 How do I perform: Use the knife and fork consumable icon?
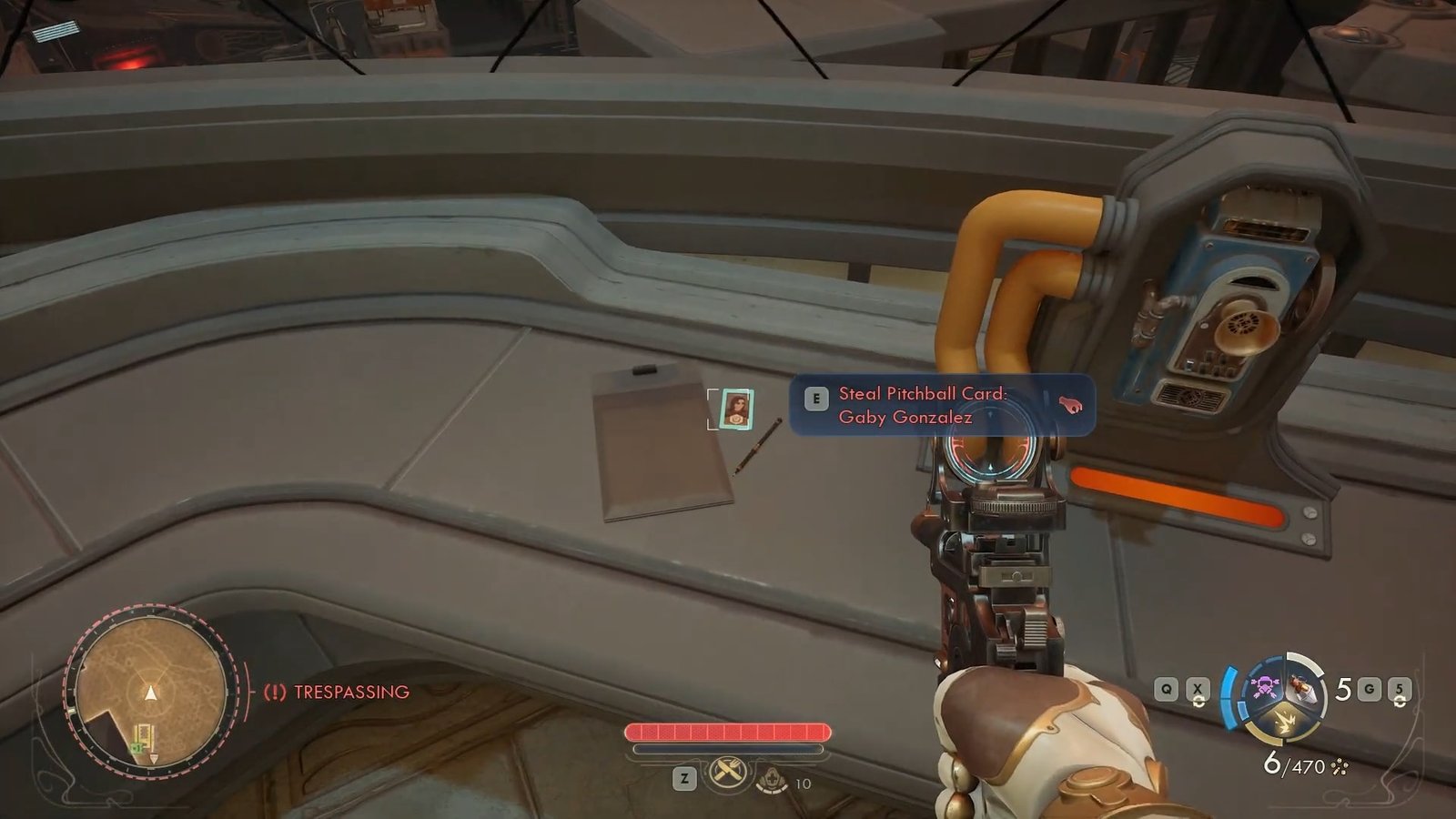pyautogui.click(x=727, y=774)
